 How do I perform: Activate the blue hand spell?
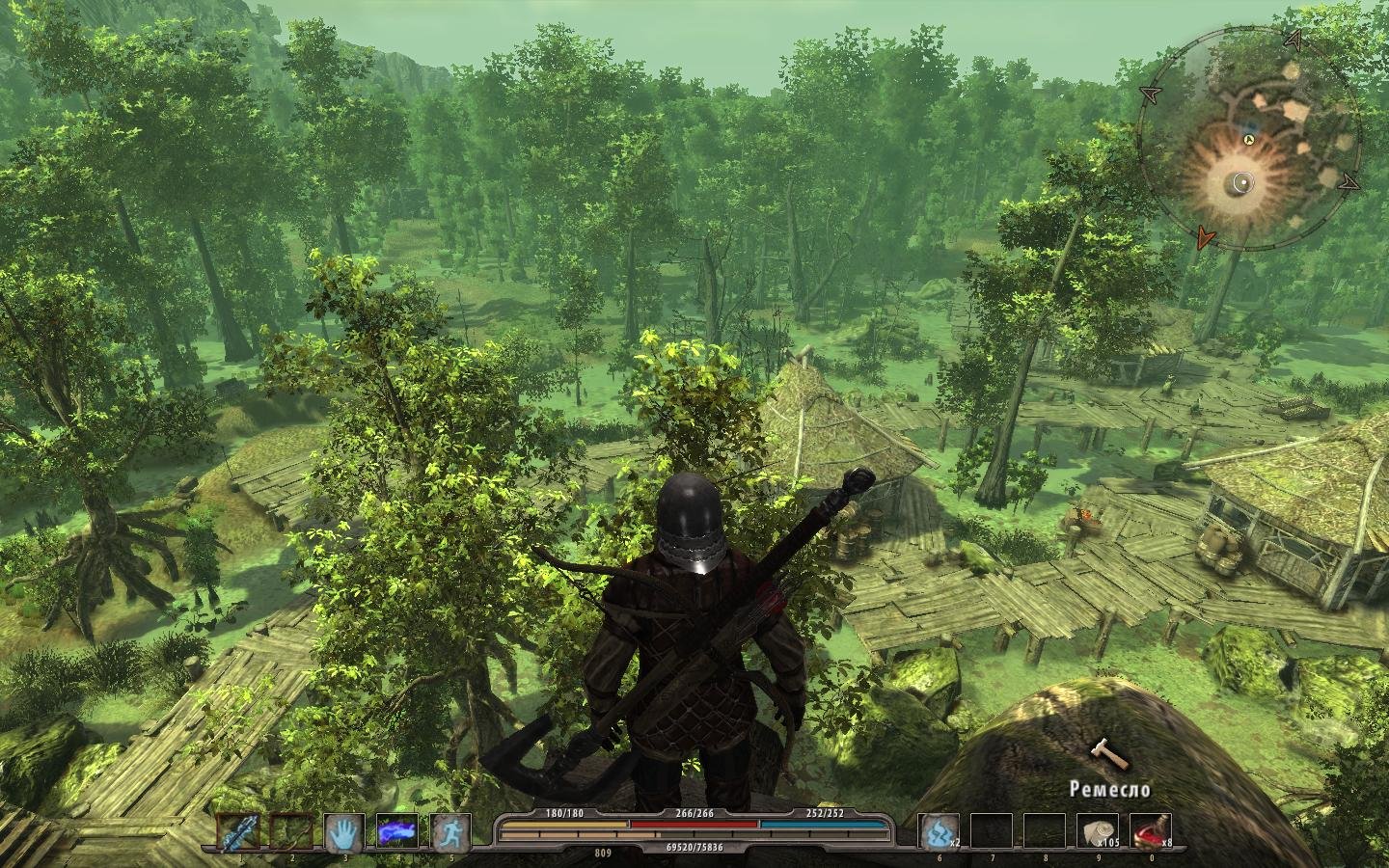click(344, 832)
